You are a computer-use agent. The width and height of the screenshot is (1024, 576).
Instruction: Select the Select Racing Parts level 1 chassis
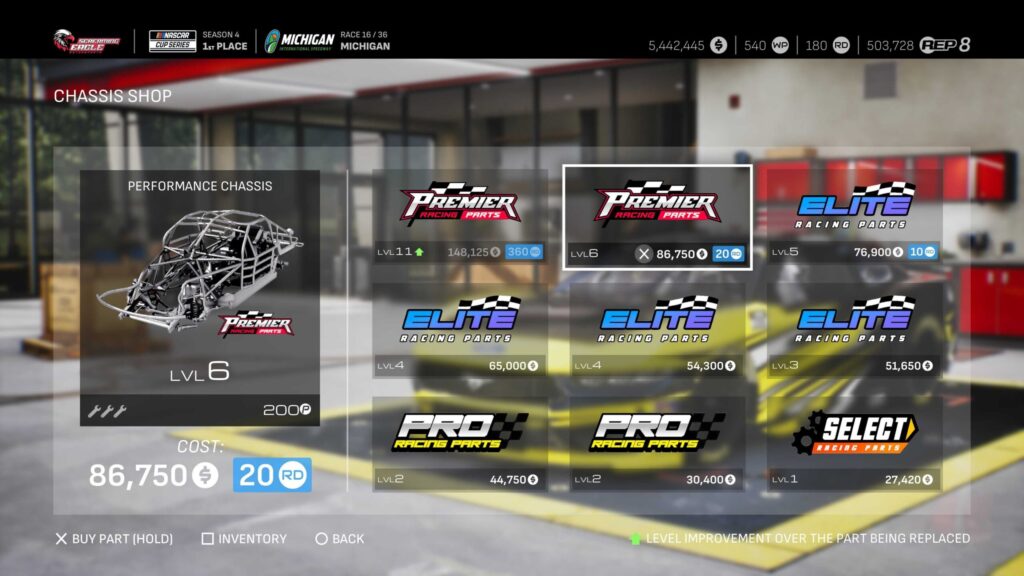pyautogui.click(x=854, y=444)
